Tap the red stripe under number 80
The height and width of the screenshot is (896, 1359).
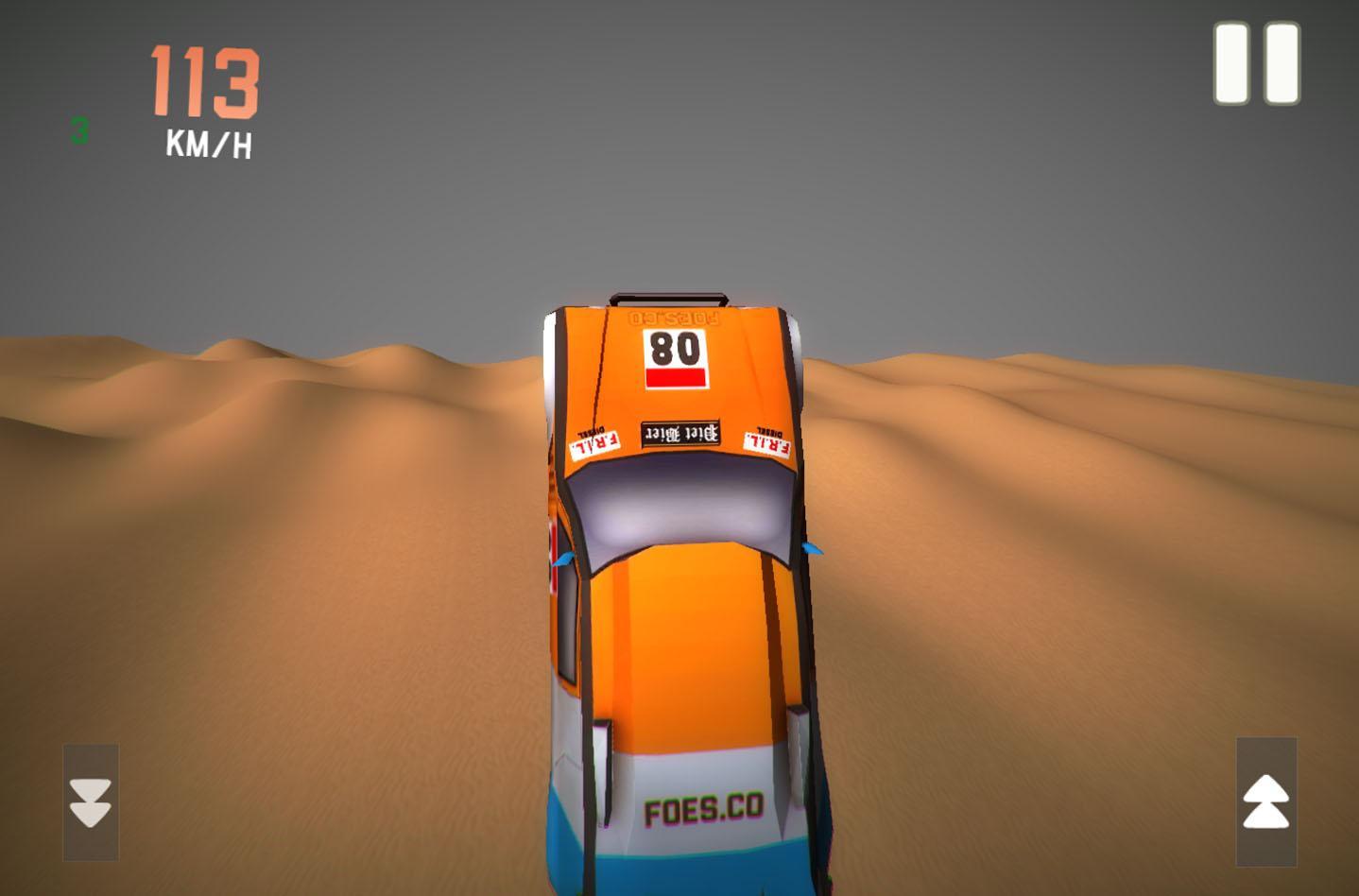[x=675, y=377]
